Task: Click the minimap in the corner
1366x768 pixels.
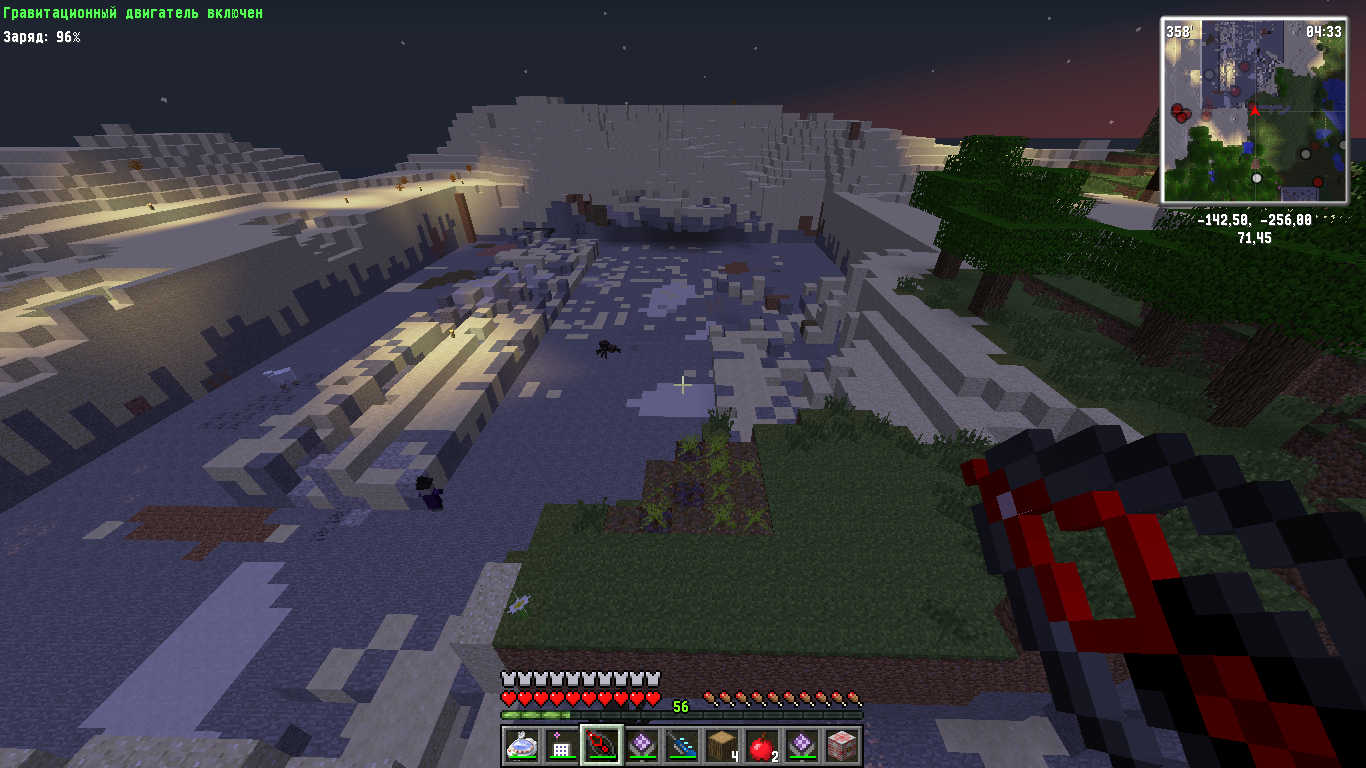Action: (1254, 110)
